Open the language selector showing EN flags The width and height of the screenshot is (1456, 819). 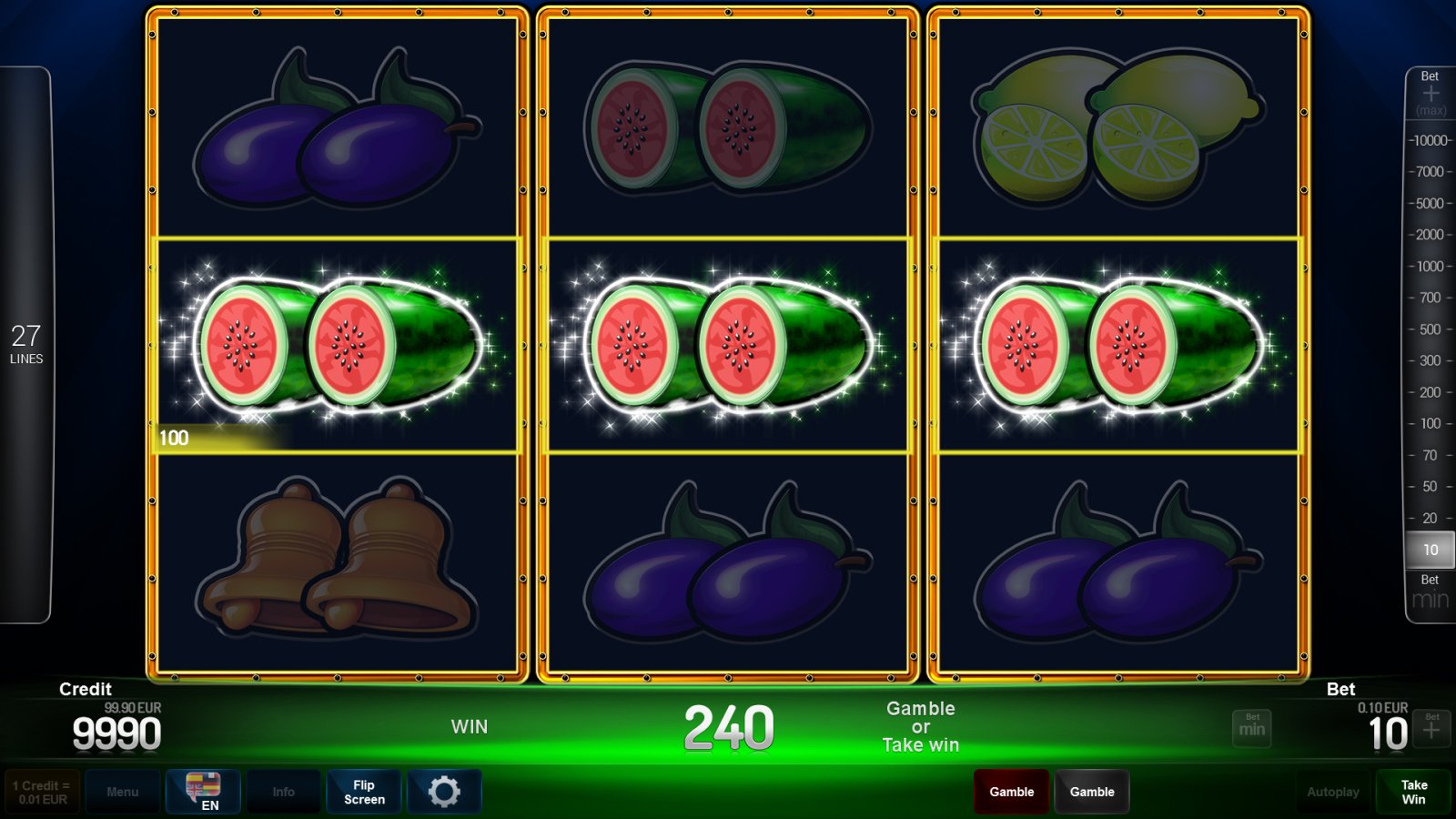pos(202,791)
